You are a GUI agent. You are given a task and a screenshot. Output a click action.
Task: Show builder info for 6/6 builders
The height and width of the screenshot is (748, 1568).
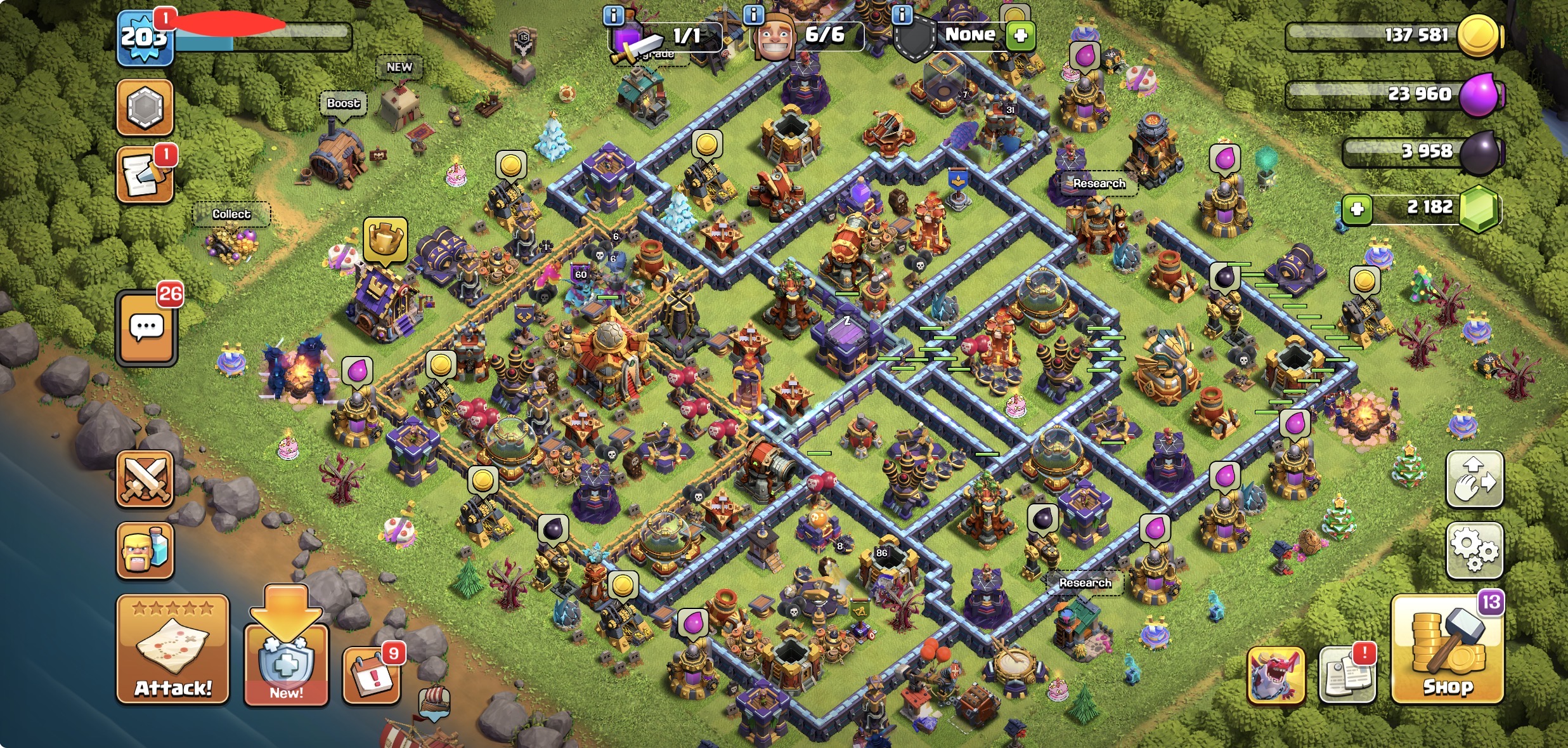pyautogui.click(x=753, y=15)
